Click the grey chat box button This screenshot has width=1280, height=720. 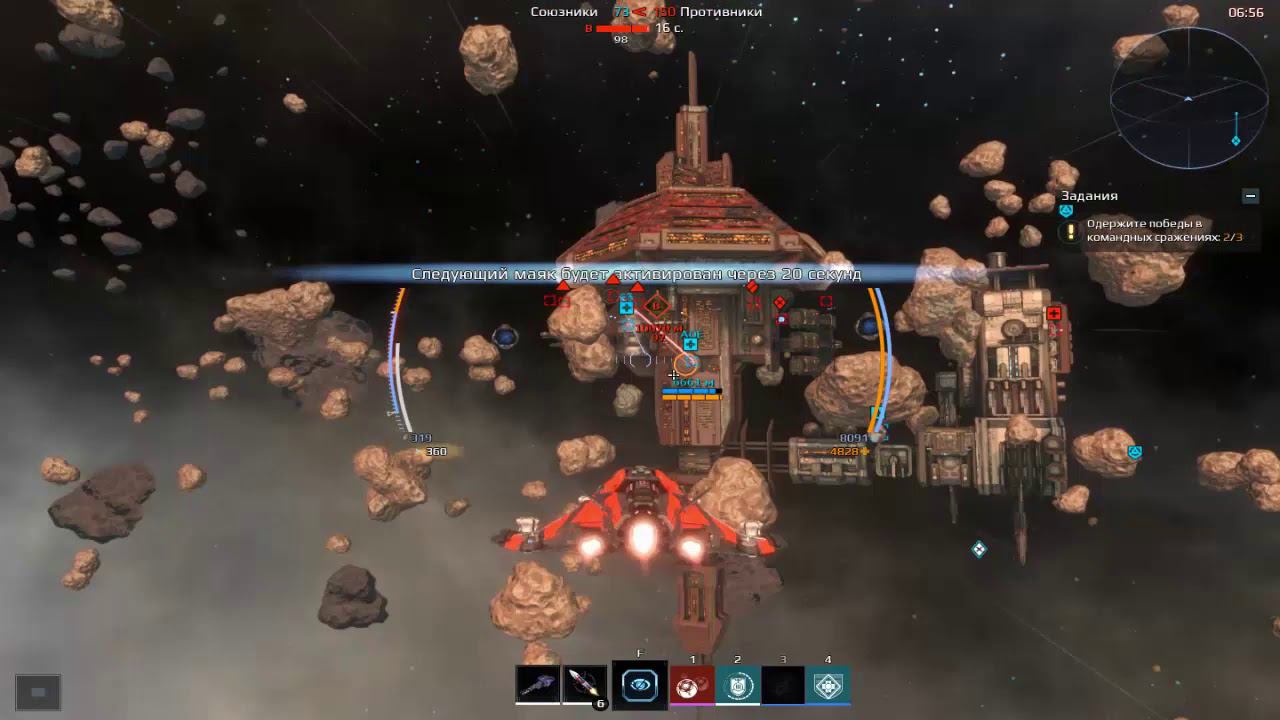(38, 692)
